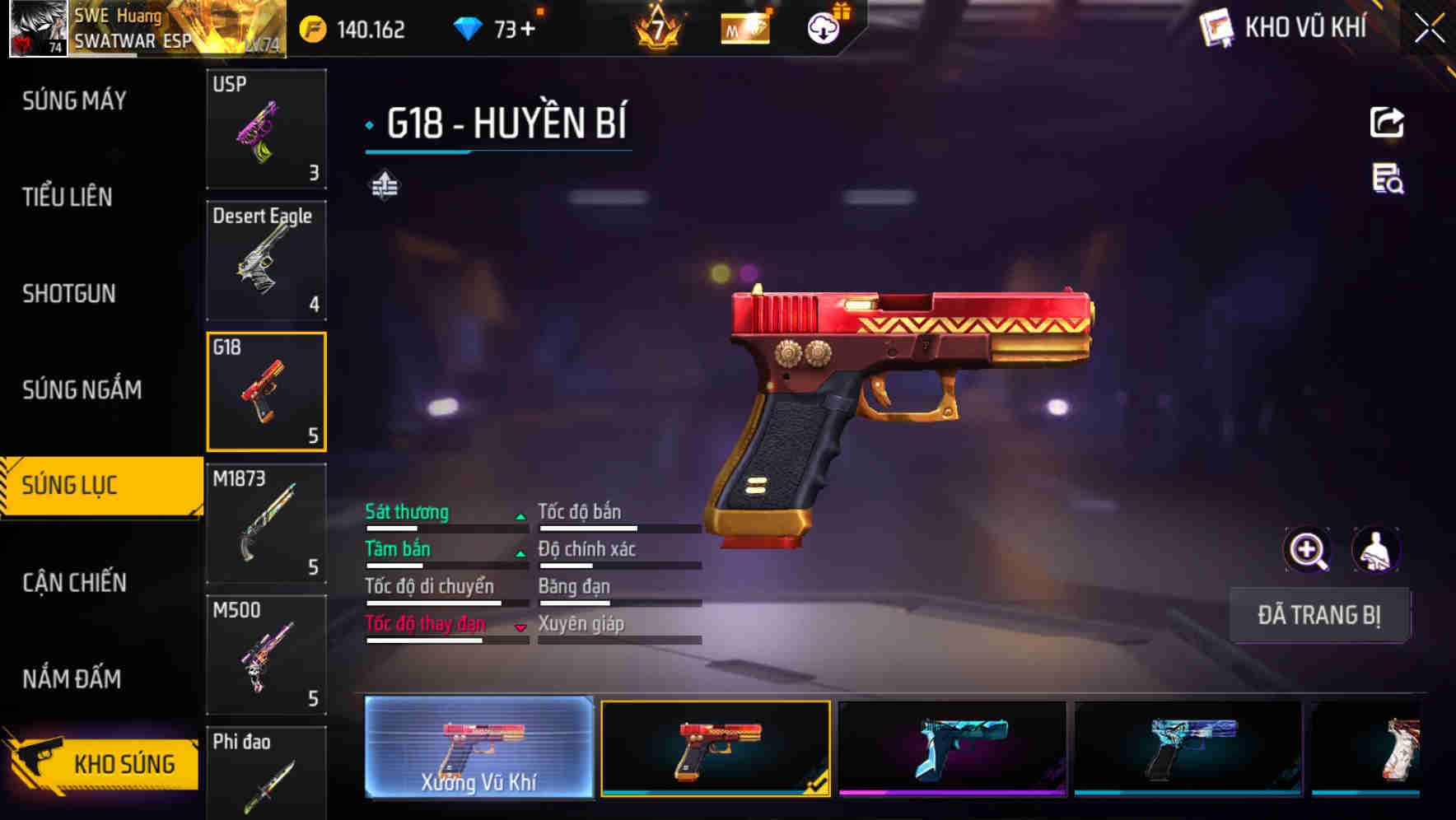The height and width of the screenshot is (820, 1456).
Task: Select the Desert Eagle from the weapon list
Action: point(266,260)
